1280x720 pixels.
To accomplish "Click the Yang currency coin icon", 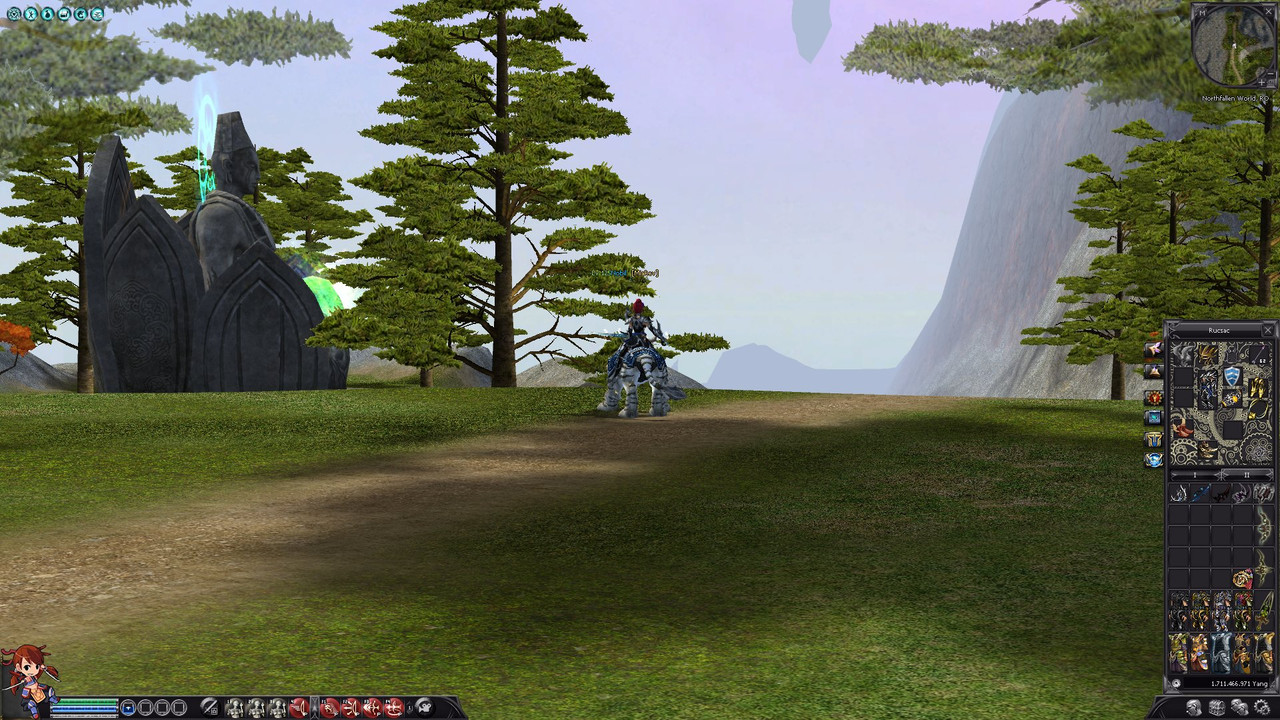I will pos(1177,683).
